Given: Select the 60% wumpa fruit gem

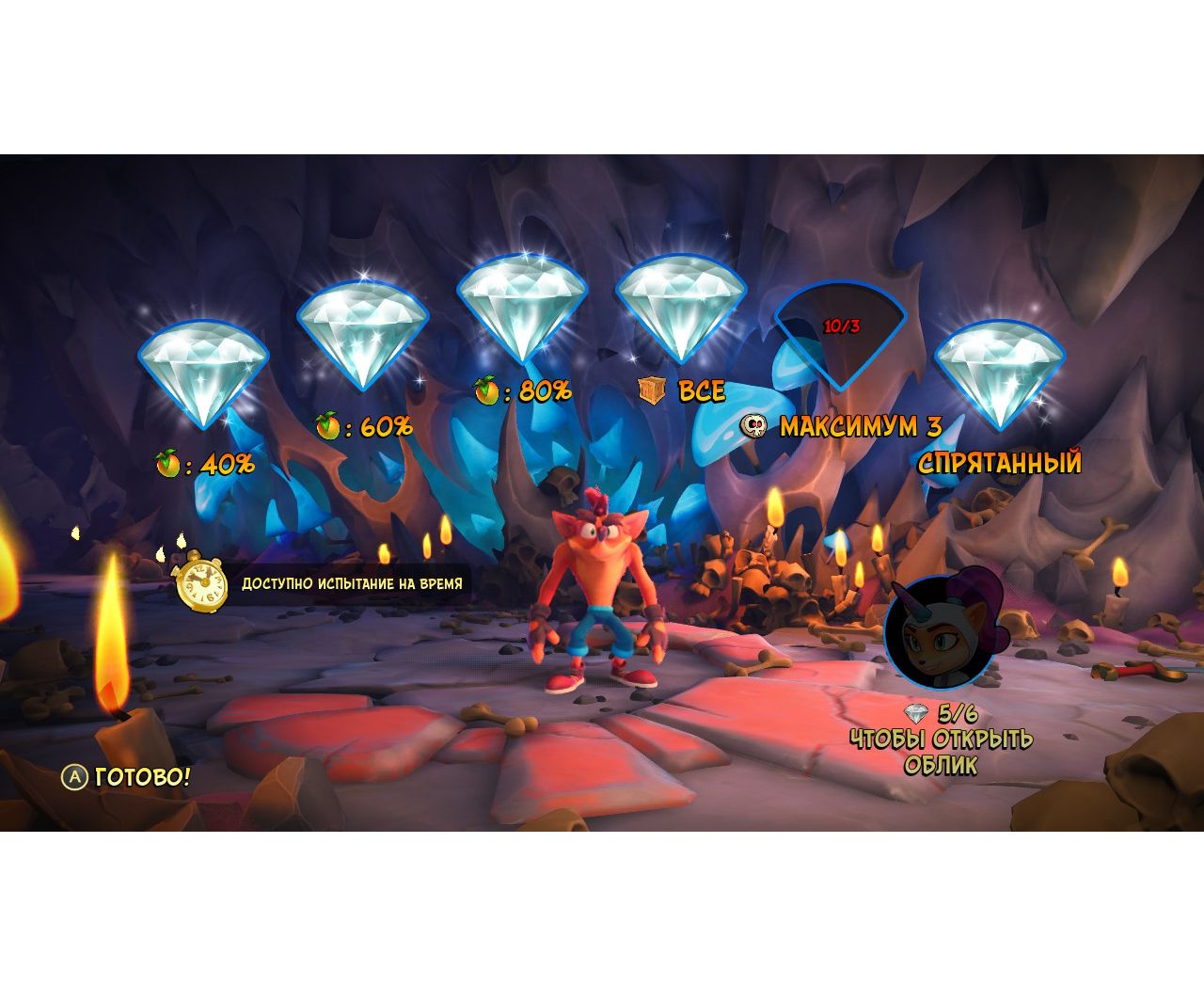Looking at the screenshot, I should 363,335.
